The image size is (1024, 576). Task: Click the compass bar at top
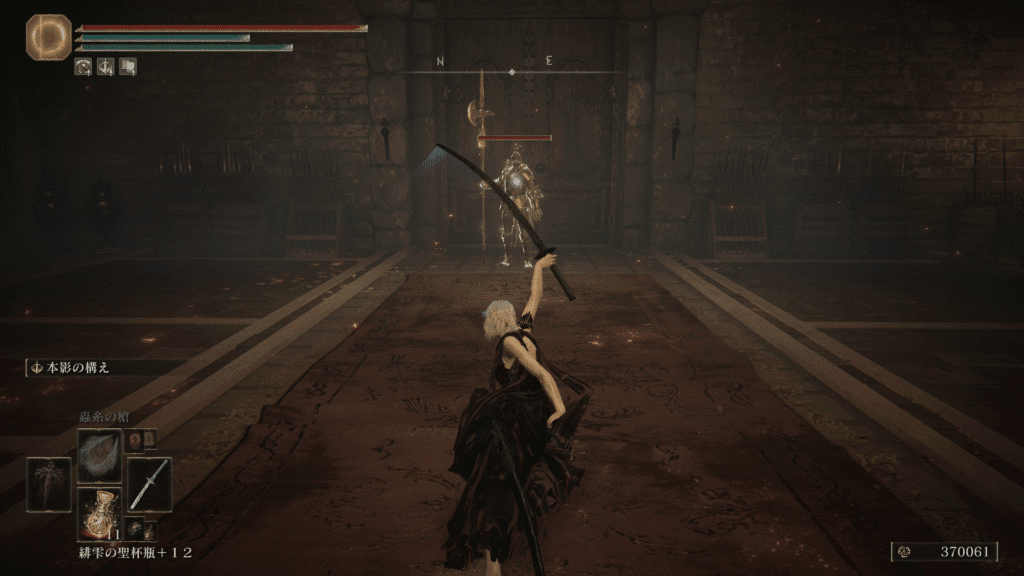[512, 70]
